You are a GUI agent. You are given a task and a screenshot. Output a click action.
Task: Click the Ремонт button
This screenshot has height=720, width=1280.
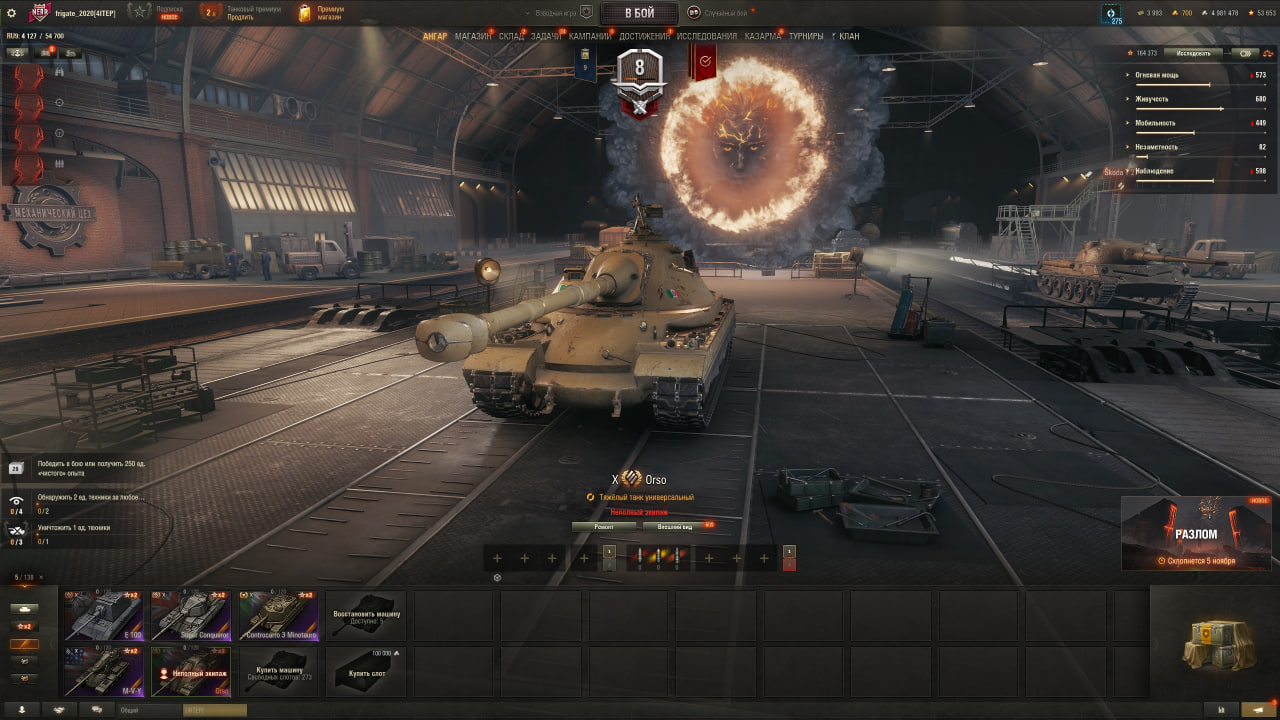[x=603, y=526]
